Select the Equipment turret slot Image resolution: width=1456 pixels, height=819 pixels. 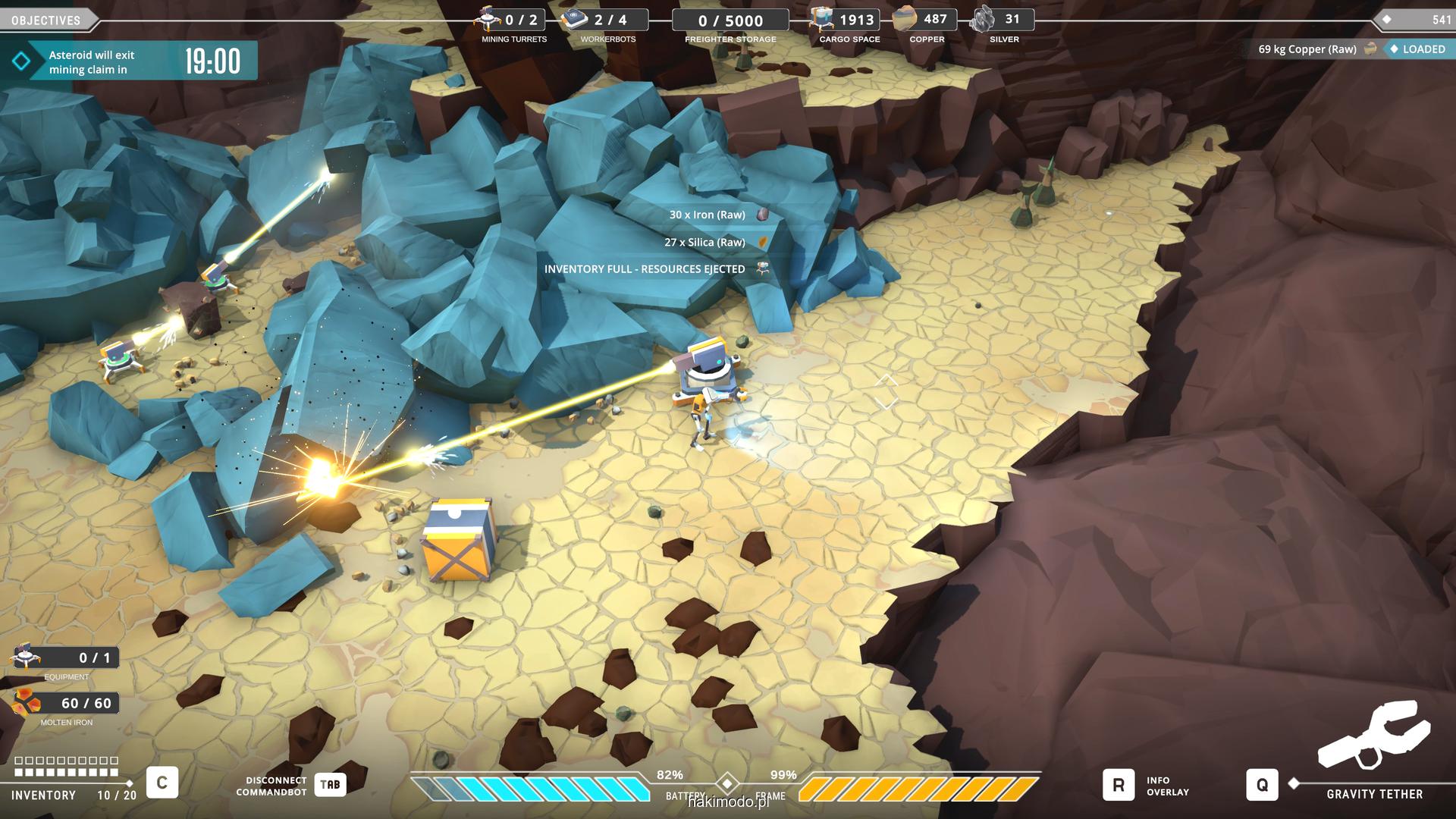28,657
